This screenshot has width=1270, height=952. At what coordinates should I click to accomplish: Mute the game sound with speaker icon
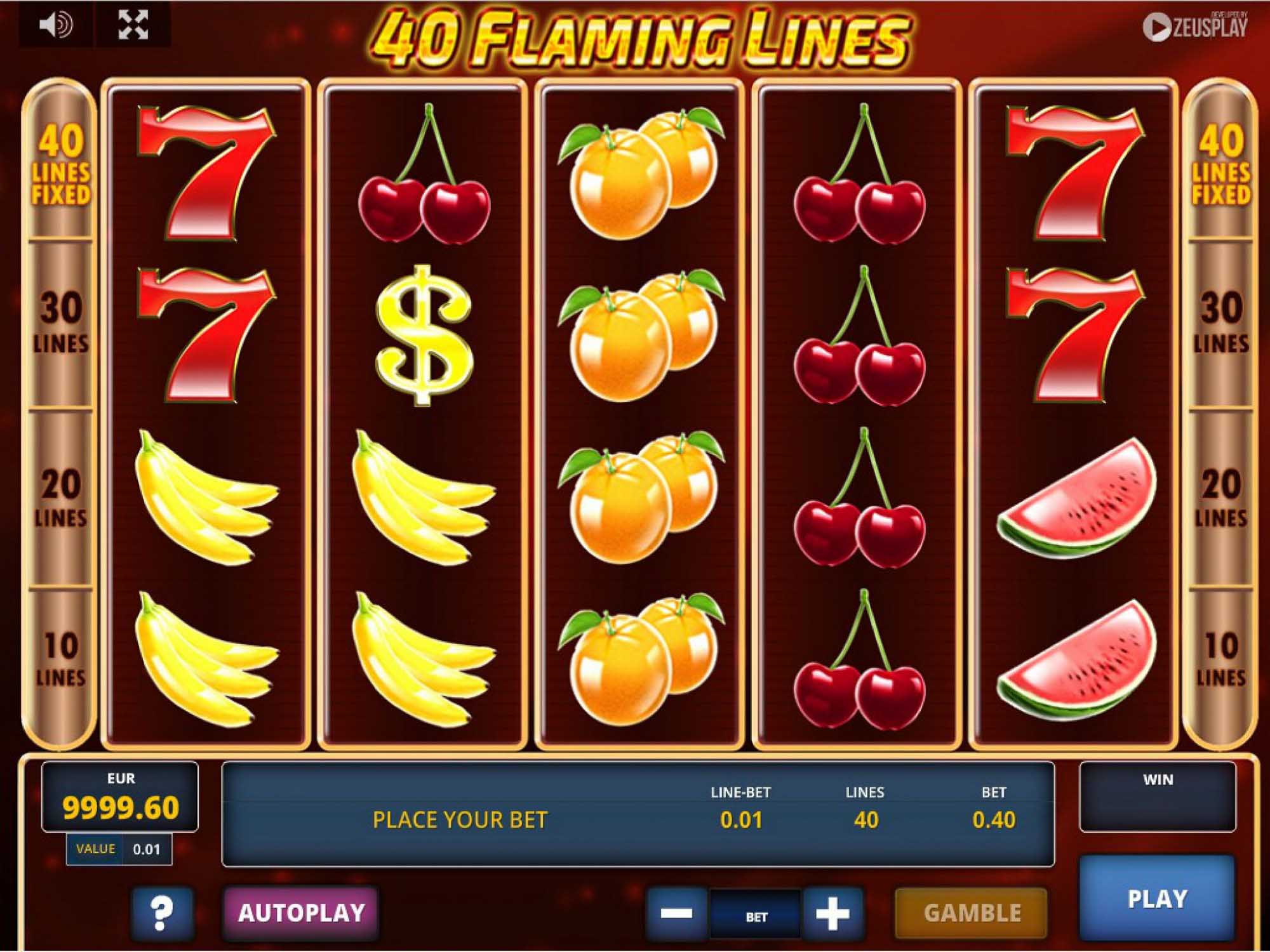(57, 24)
